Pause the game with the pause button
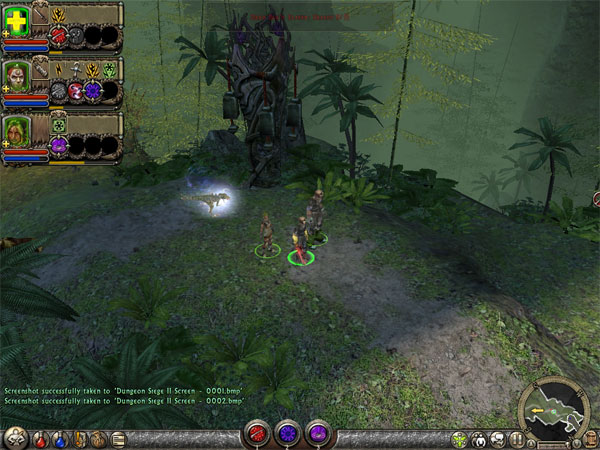This screenshot has height=450, width=600. coord(518,438)
